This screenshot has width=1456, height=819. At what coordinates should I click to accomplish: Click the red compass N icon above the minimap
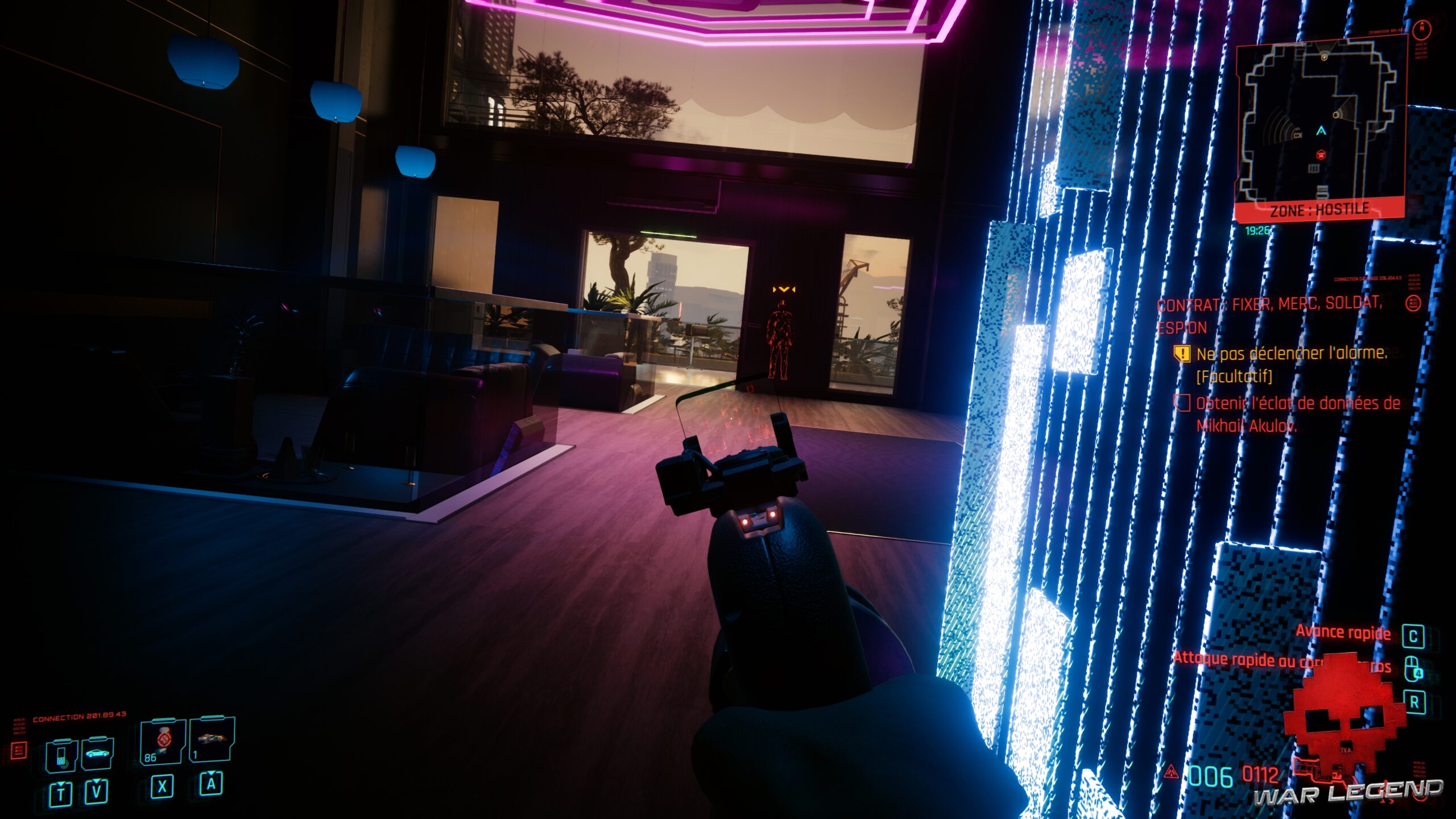point(1422,28)
